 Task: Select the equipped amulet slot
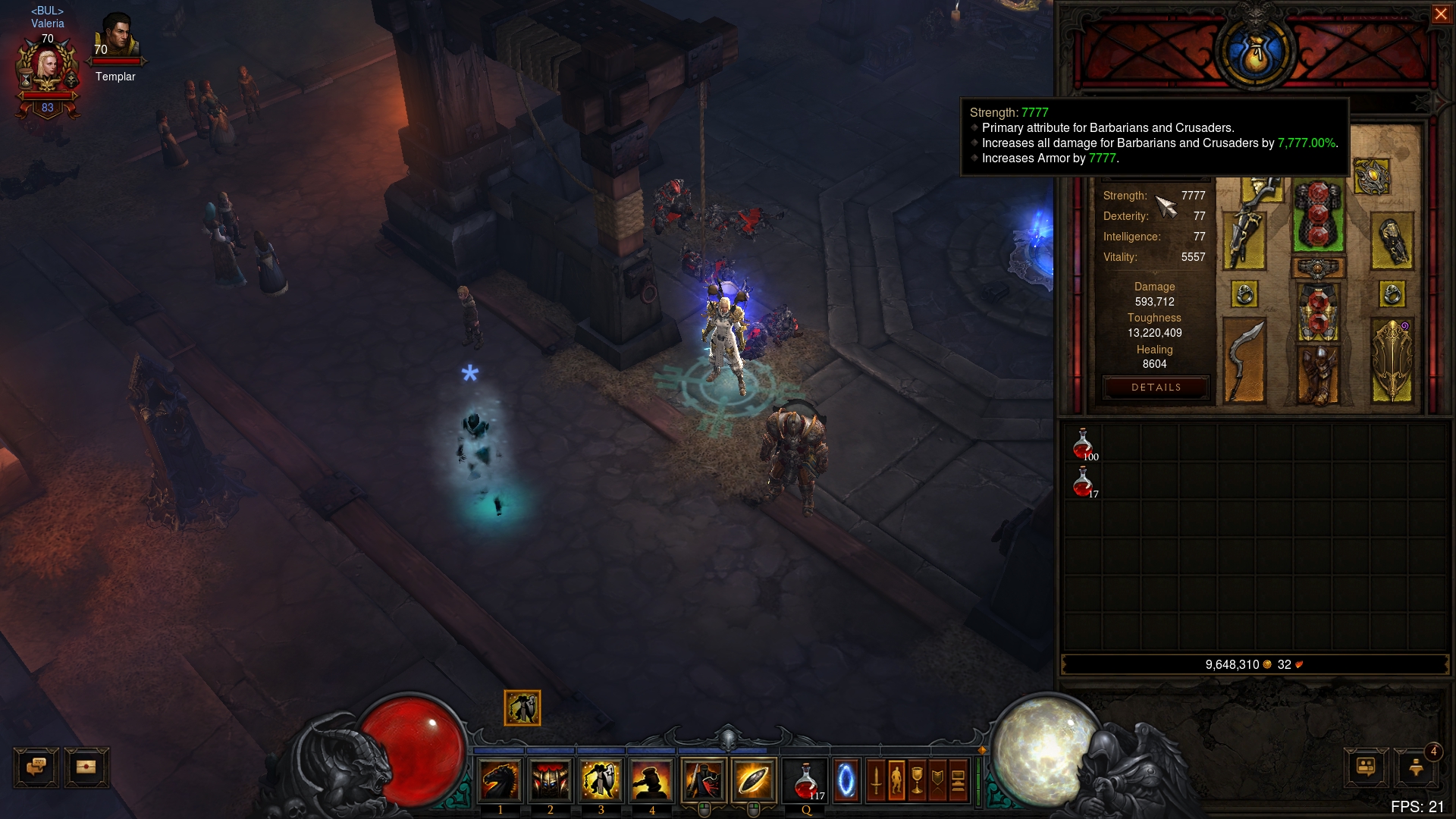[1371, 177]
